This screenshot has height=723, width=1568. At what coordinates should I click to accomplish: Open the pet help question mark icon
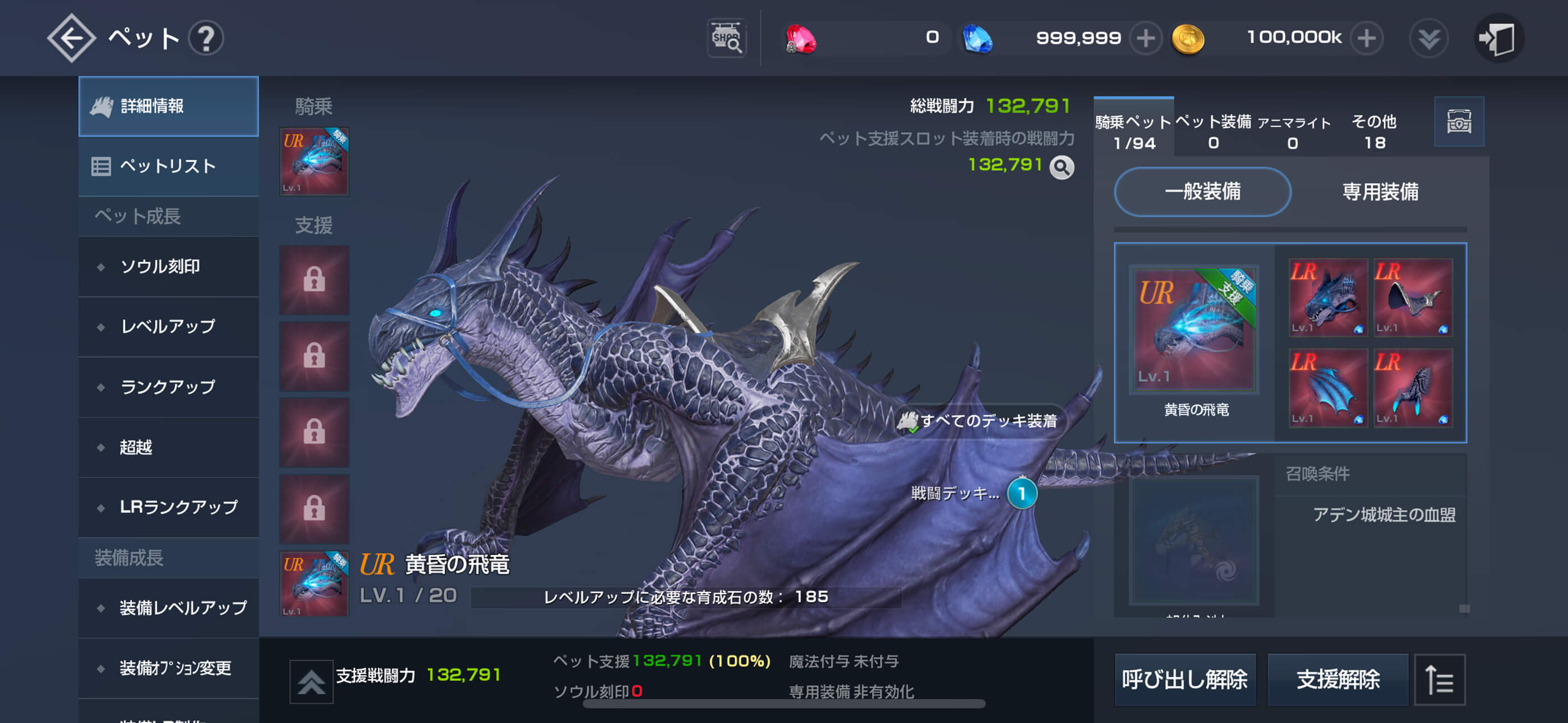pyautogui.click(x=207, y=38)
